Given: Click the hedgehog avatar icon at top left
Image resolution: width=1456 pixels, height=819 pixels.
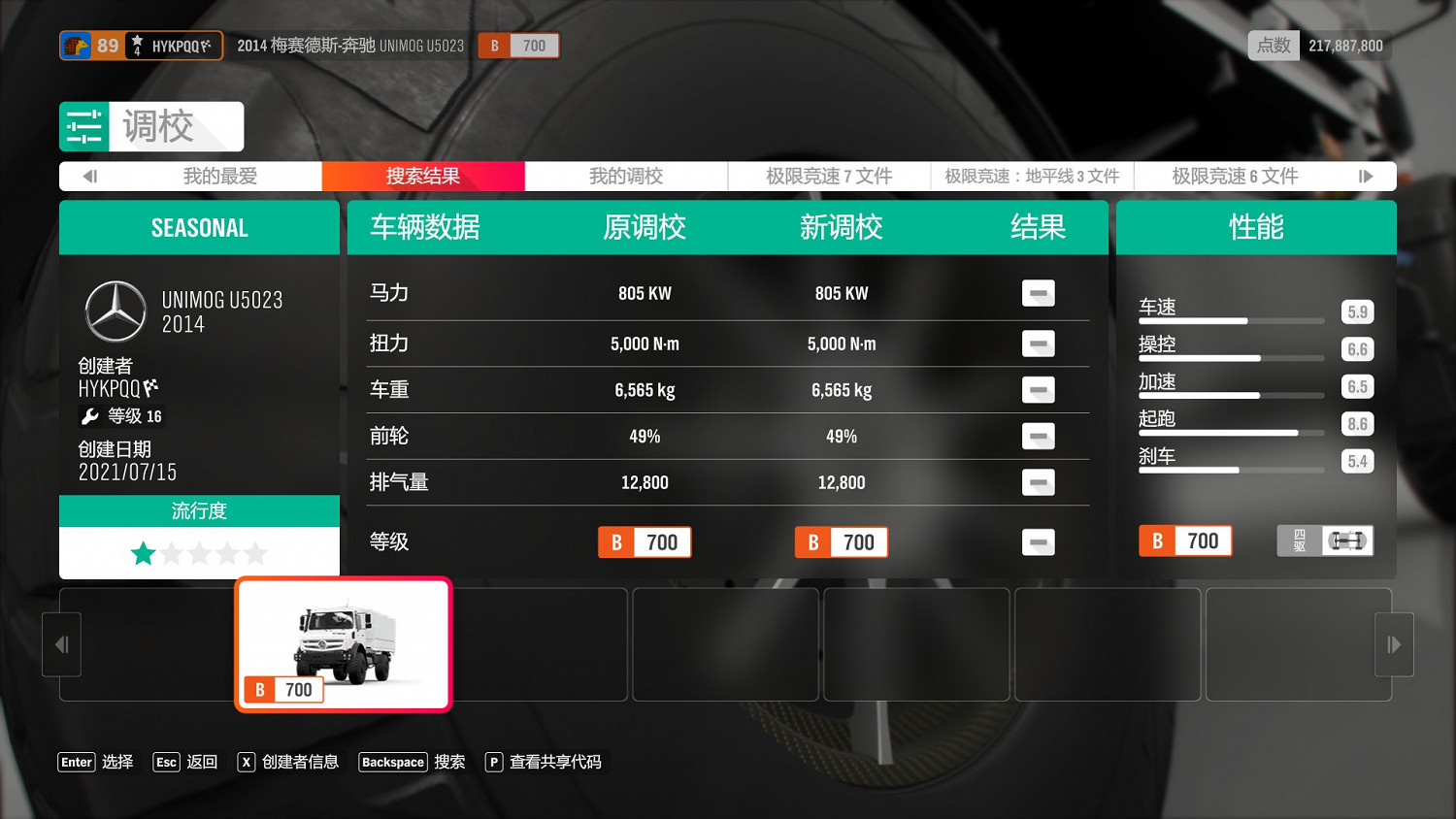Looking at the screenshot, I should click(x=76, y=45).
